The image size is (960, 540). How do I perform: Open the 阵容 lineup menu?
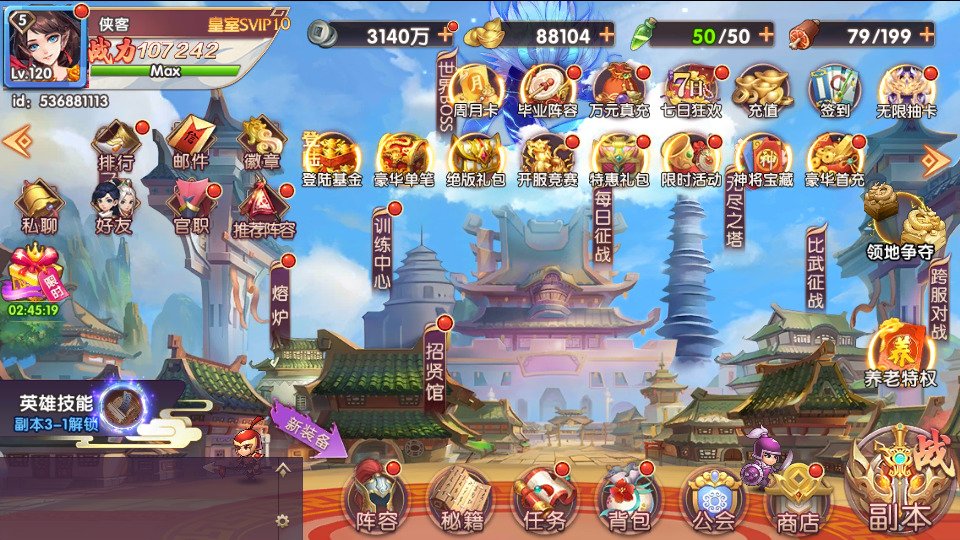tap(376, 498)
